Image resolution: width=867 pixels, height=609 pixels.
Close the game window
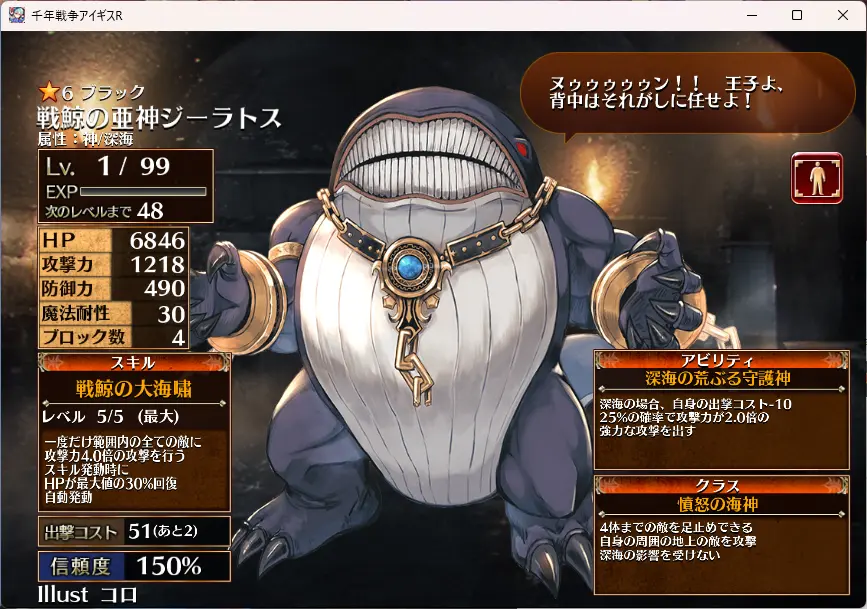pos(843,15)
